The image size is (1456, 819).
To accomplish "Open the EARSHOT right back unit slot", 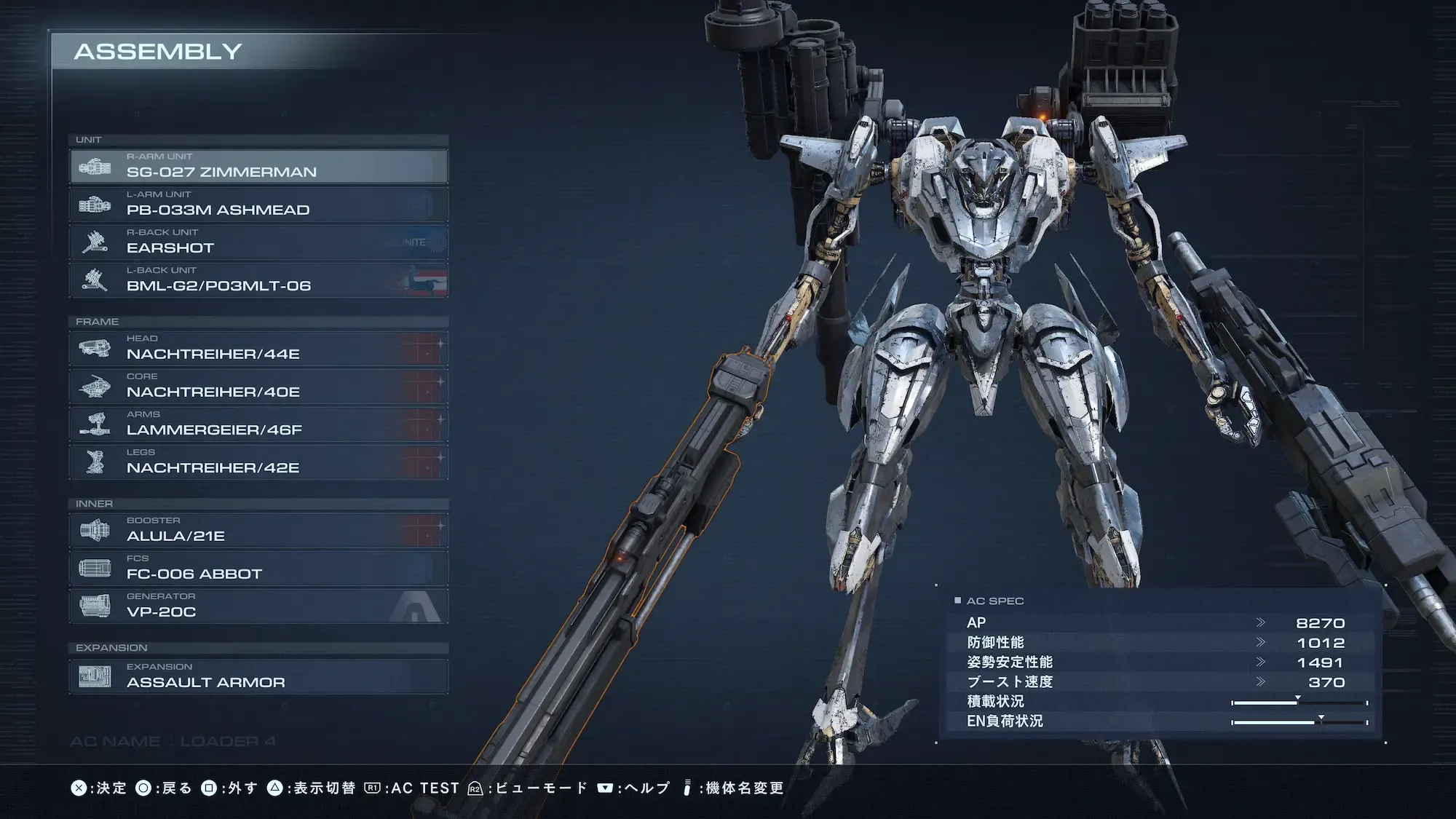I will click(x=258, y=242).
